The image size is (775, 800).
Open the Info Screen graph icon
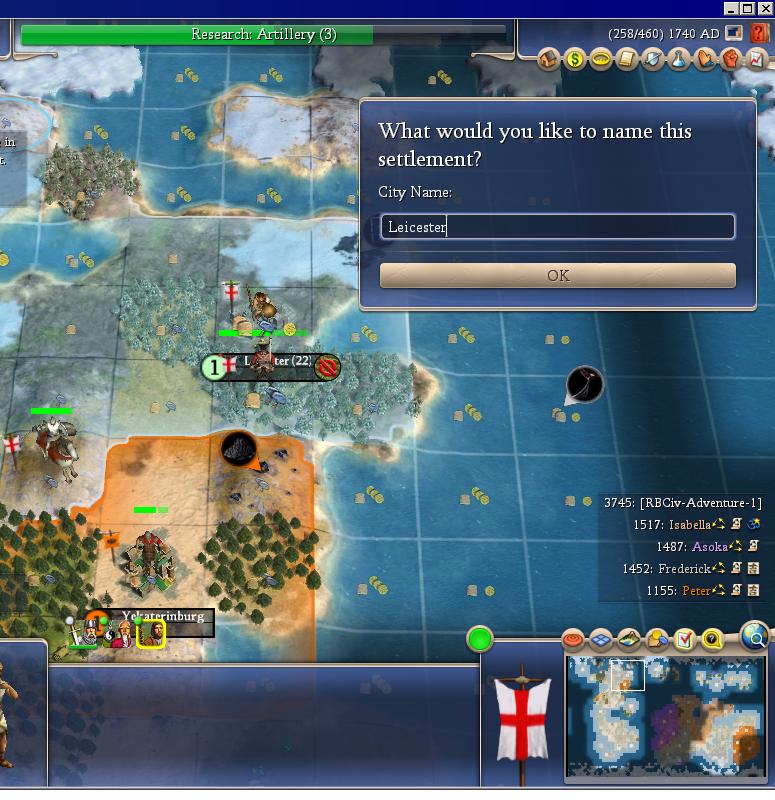click(757, 60)
